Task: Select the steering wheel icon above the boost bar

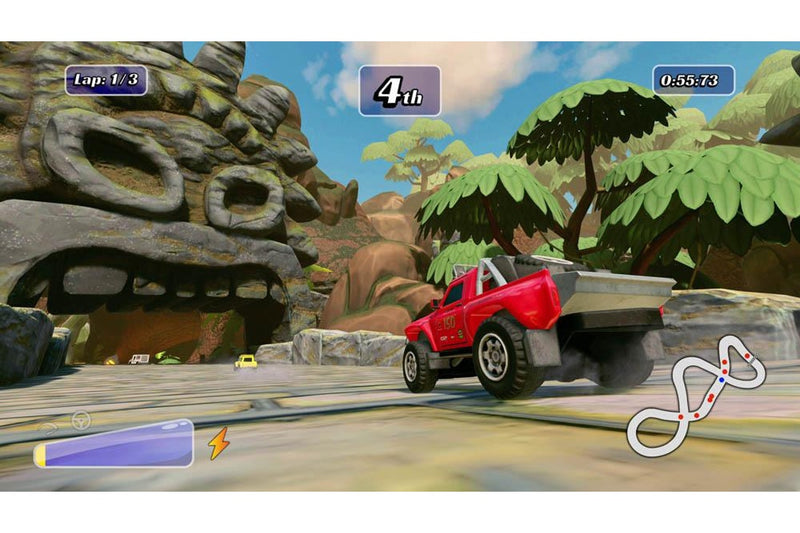Action: coord(80,421)
